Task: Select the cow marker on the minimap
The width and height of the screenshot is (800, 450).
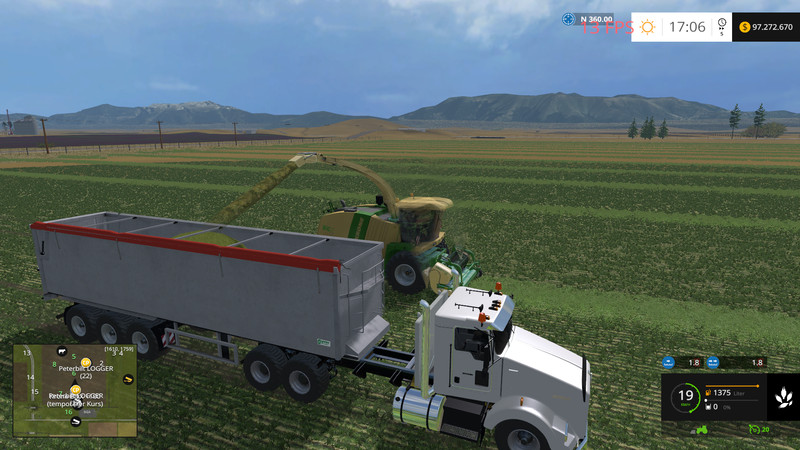Action: click(x=62, y=352)
